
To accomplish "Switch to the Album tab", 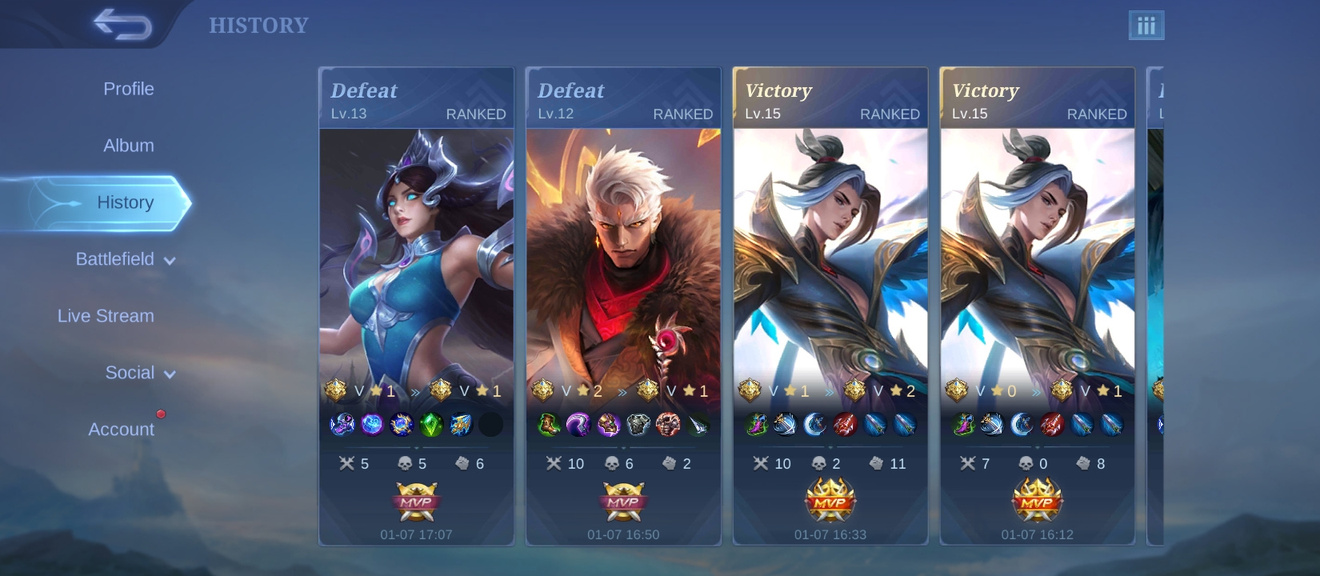I will pyautogui.click(x=128, y=146).
